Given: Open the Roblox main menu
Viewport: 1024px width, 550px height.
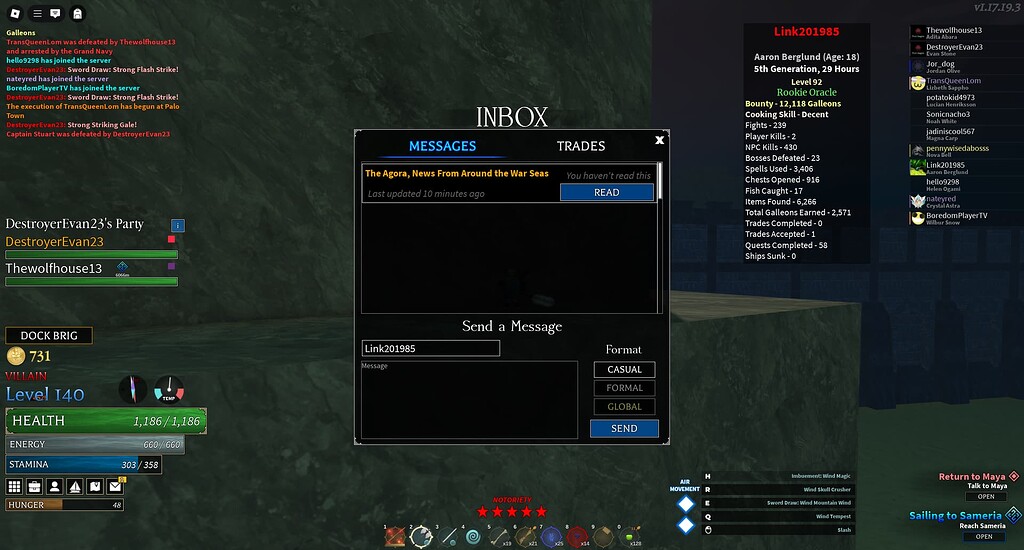Looking at the screenshot, I should tap(14, 13).
